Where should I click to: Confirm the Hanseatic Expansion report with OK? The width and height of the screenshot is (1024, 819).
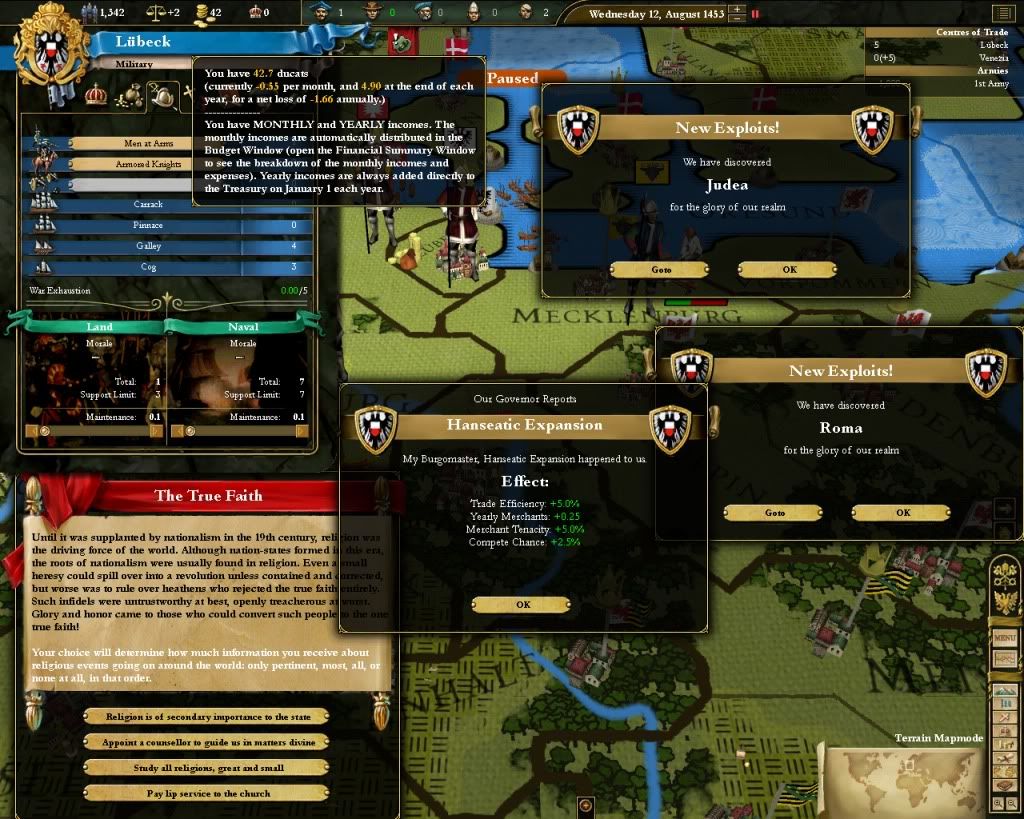click(521, 605)
